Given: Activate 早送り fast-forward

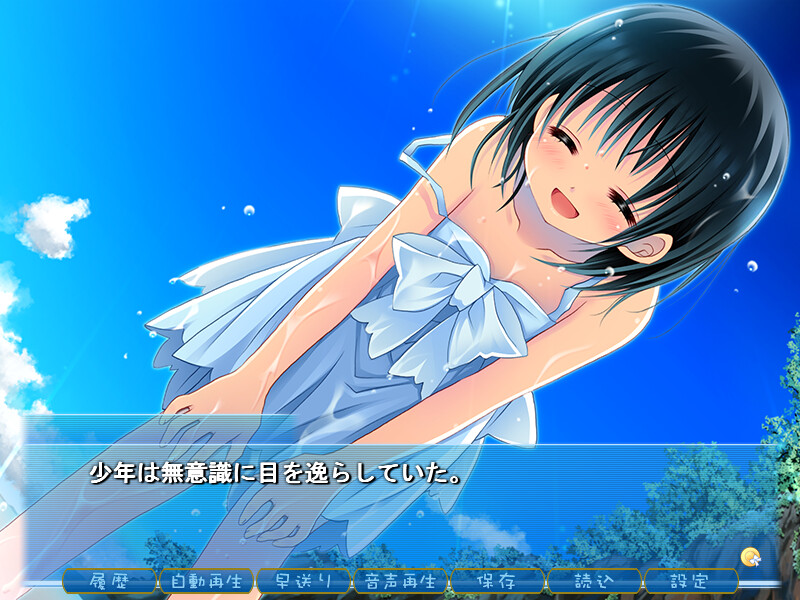Looking at the screenshot, I should (304, 580).
